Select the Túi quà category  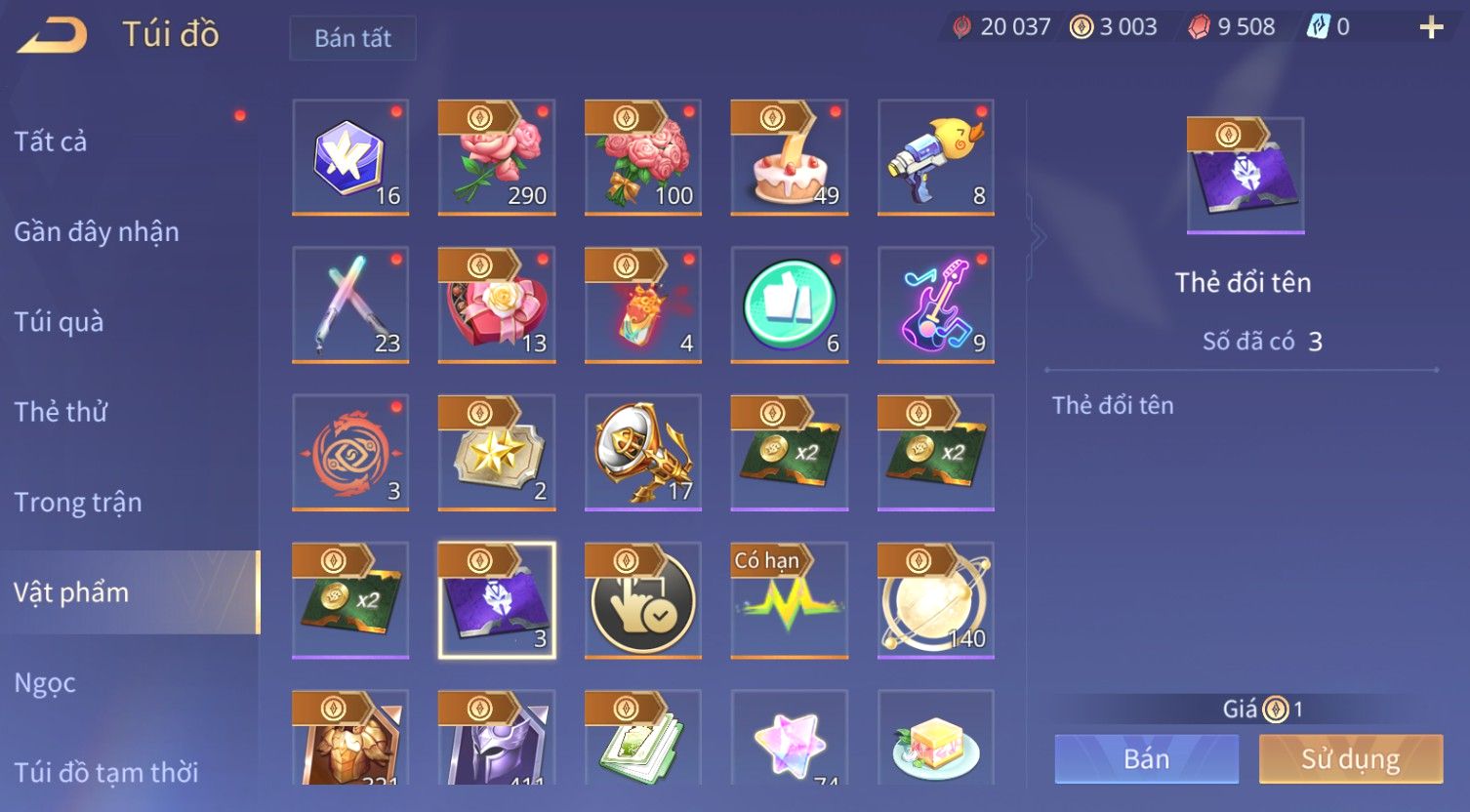(59, 322)
